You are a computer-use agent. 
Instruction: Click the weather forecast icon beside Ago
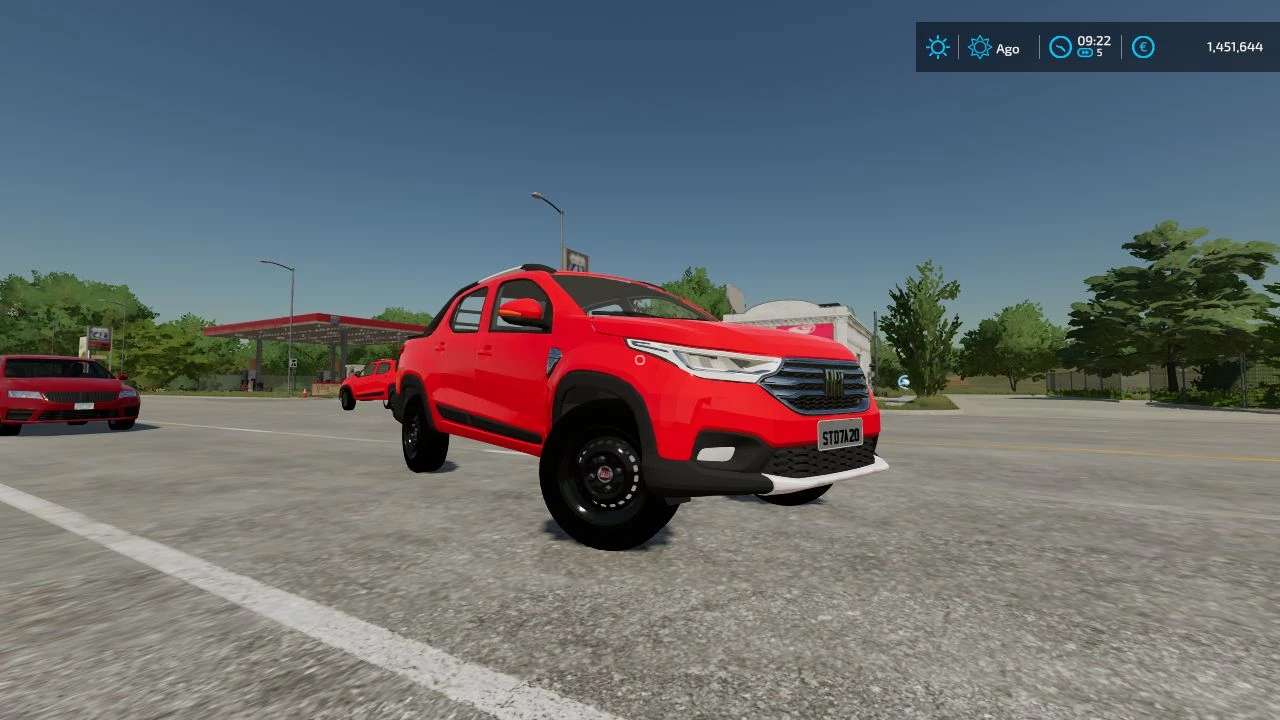[978, 47]
